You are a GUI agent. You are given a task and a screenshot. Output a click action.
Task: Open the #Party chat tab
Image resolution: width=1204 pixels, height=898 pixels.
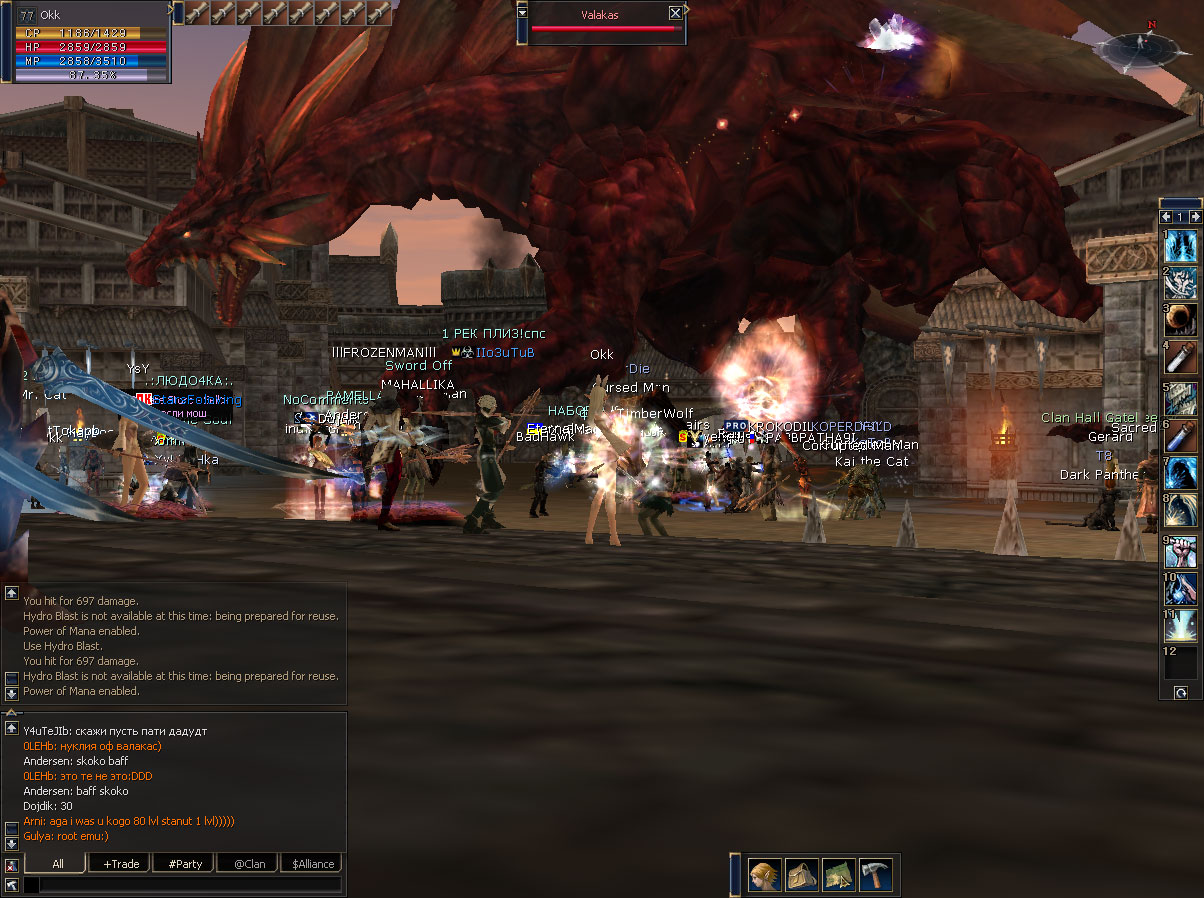(185, 863)
